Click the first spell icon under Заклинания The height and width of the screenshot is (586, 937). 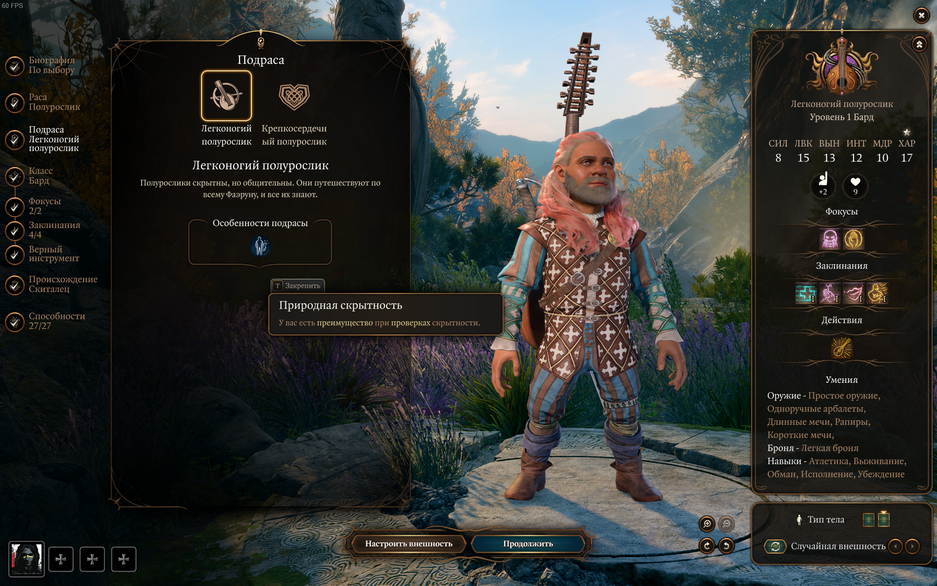806,293
